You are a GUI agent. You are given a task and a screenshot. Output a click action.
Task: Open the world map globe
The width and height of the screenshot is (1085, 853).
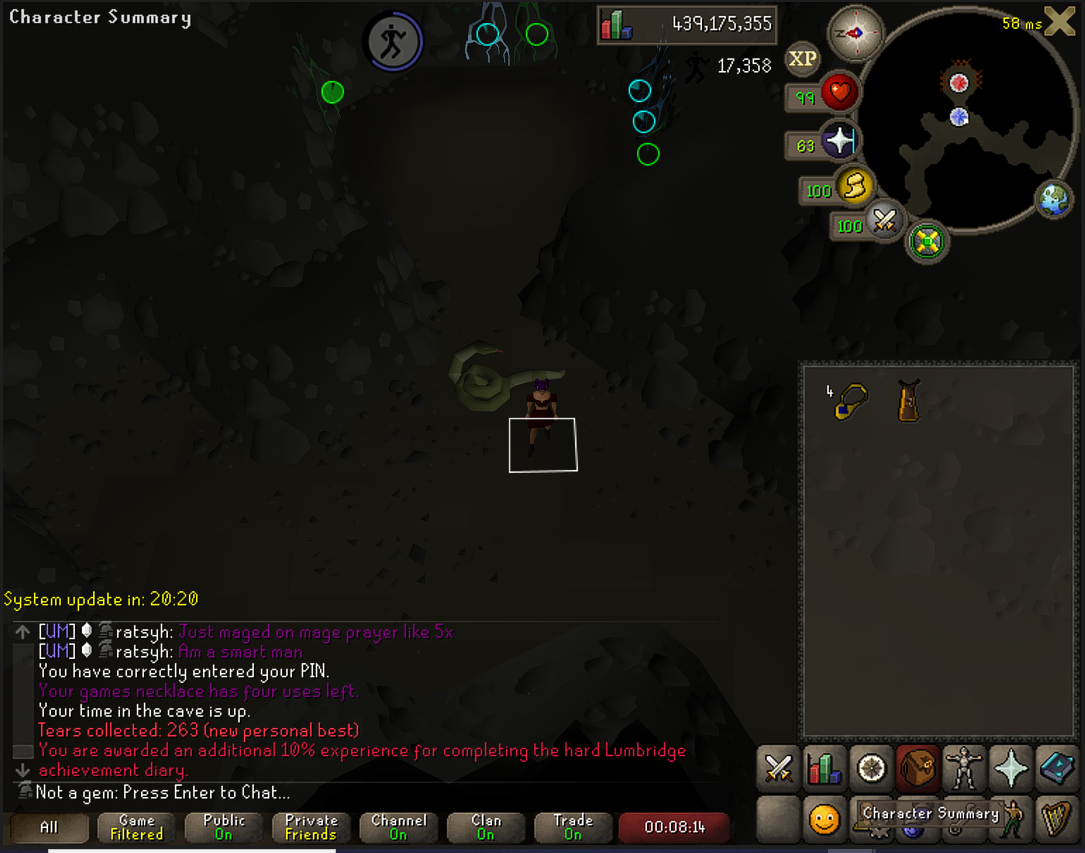tap(1054, 199)
